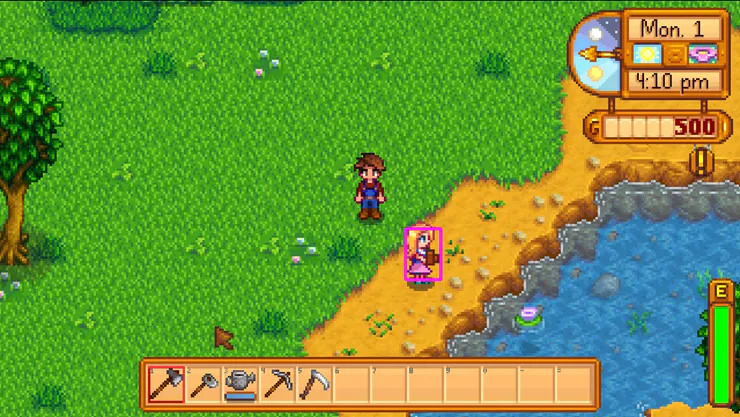Choose the hoe tool slot

point(203,383)
